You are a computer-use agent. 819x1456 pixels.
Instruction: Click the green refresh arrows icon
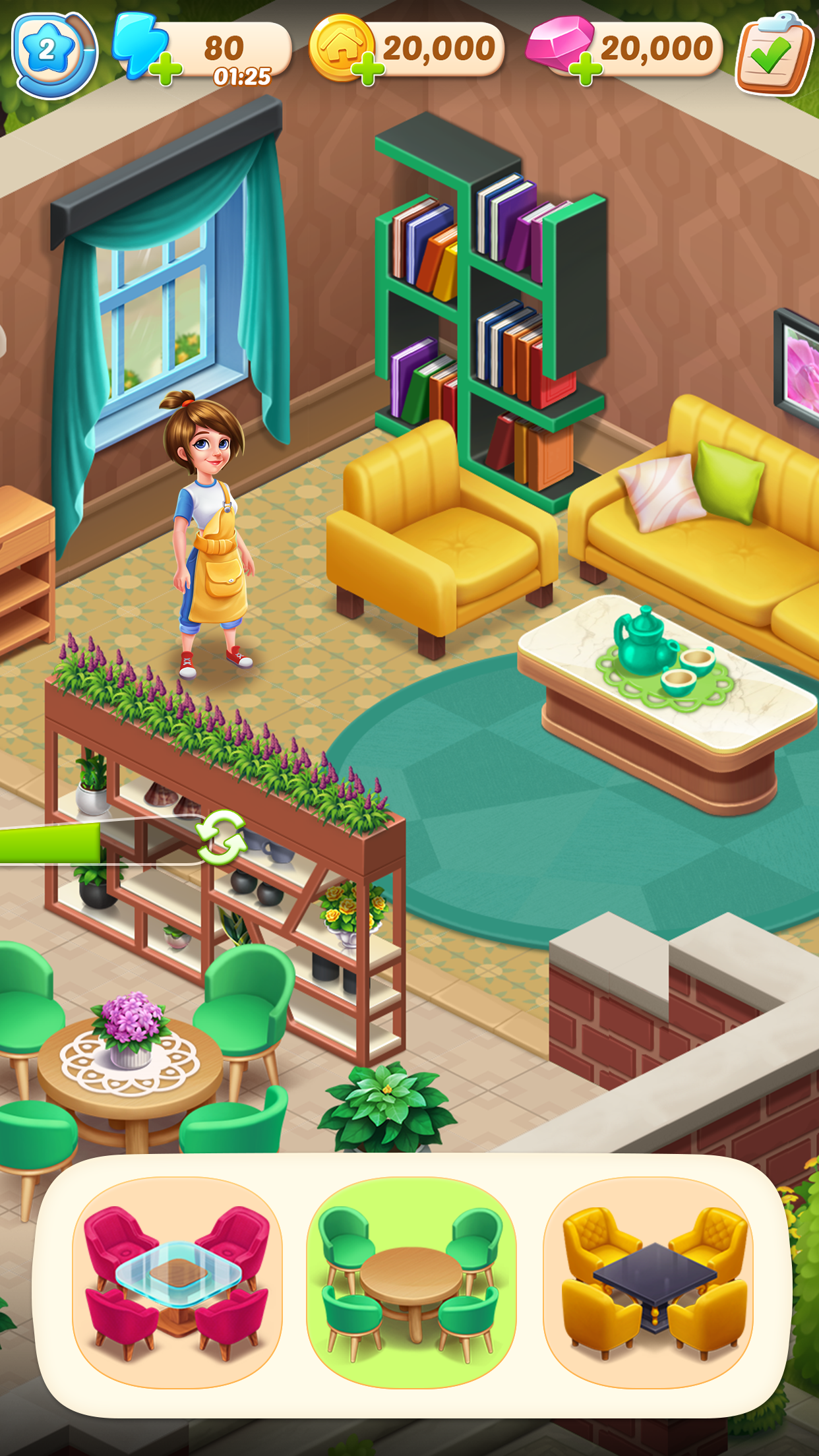222,837
